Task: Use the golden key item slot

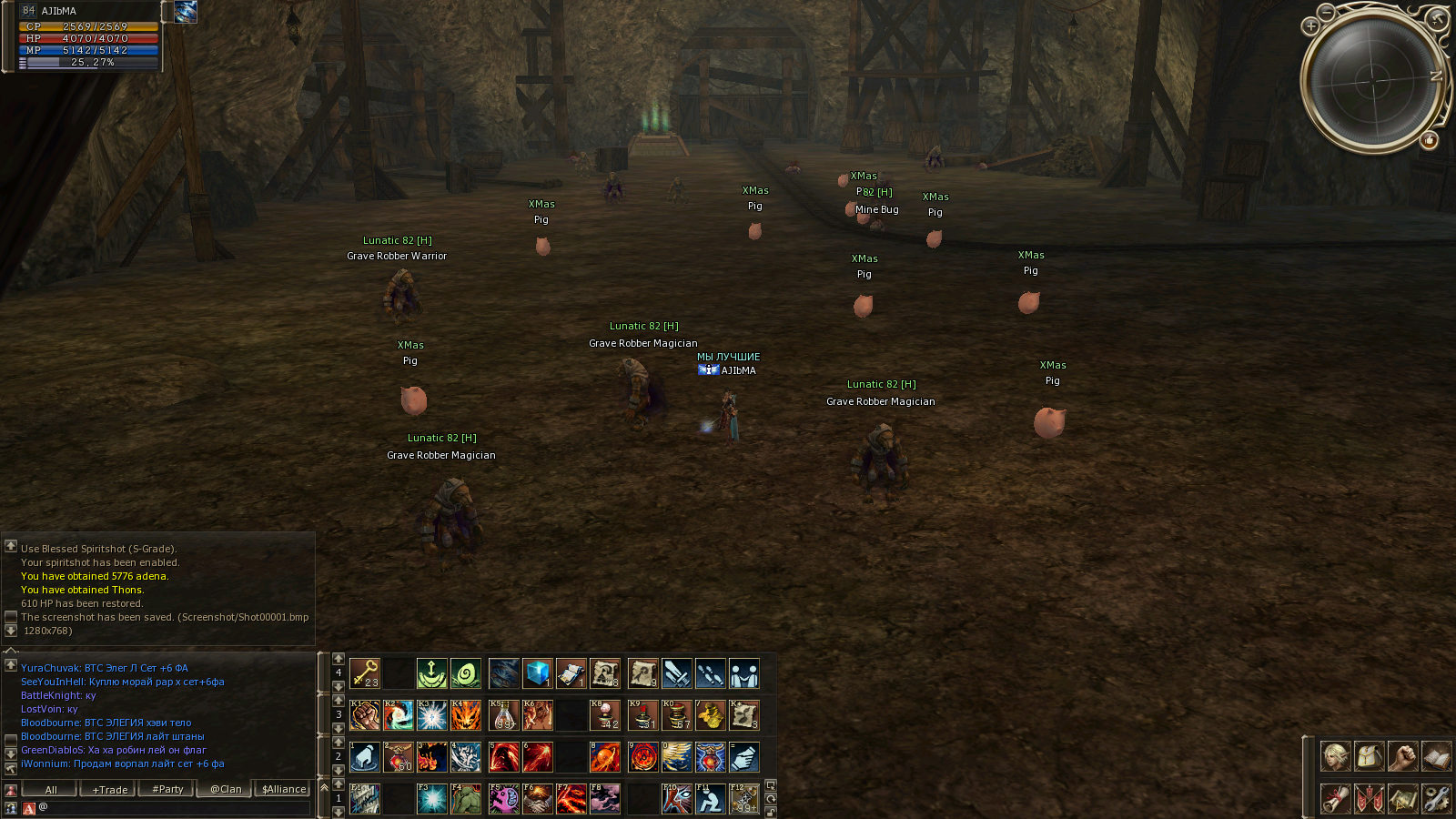Action: (x=365, y=673)
